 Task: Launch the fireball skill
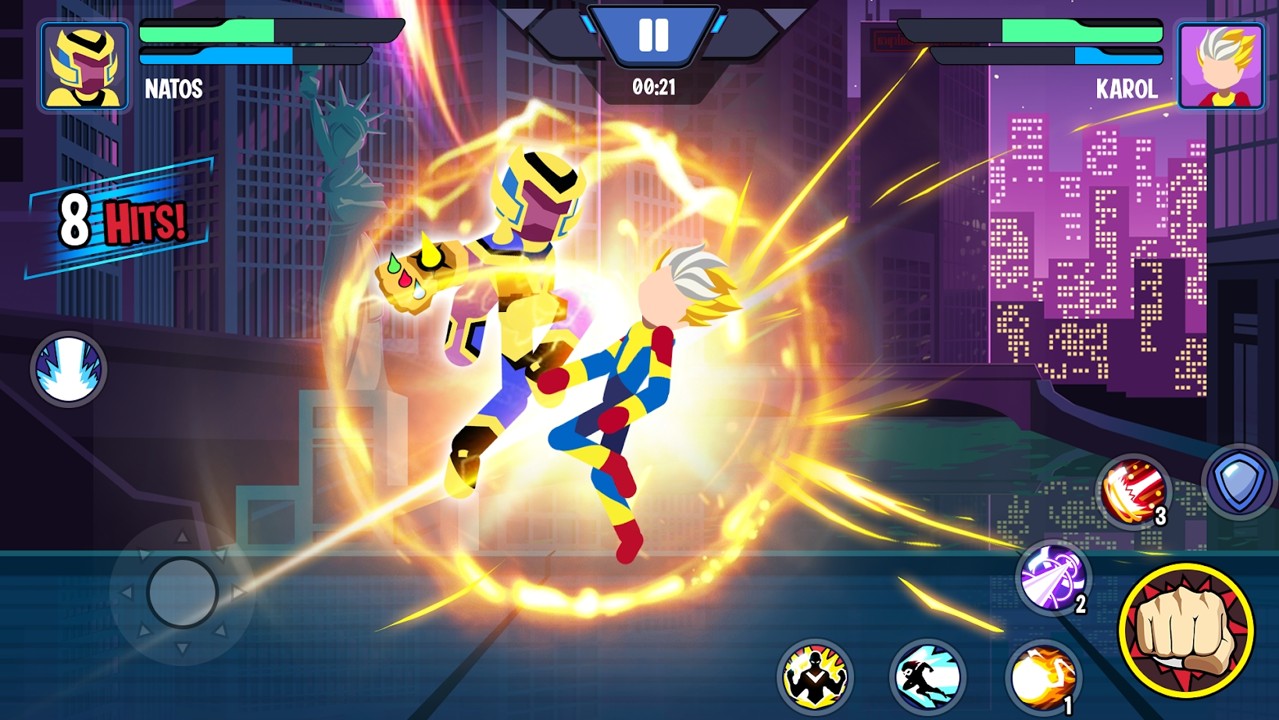[x=1040, y=677]
